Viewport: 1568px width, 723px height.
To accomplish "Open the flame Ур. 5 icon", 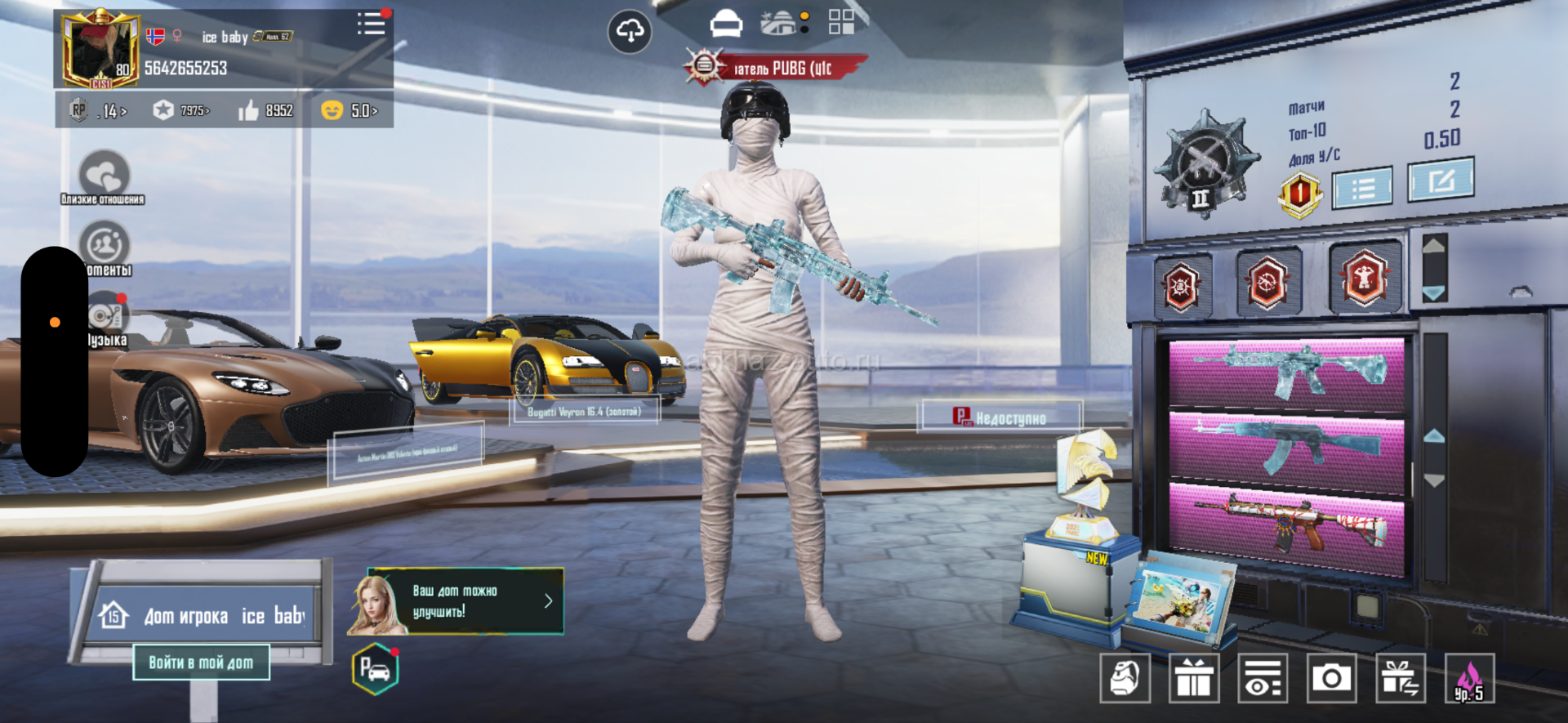I will pos(1469,678).
